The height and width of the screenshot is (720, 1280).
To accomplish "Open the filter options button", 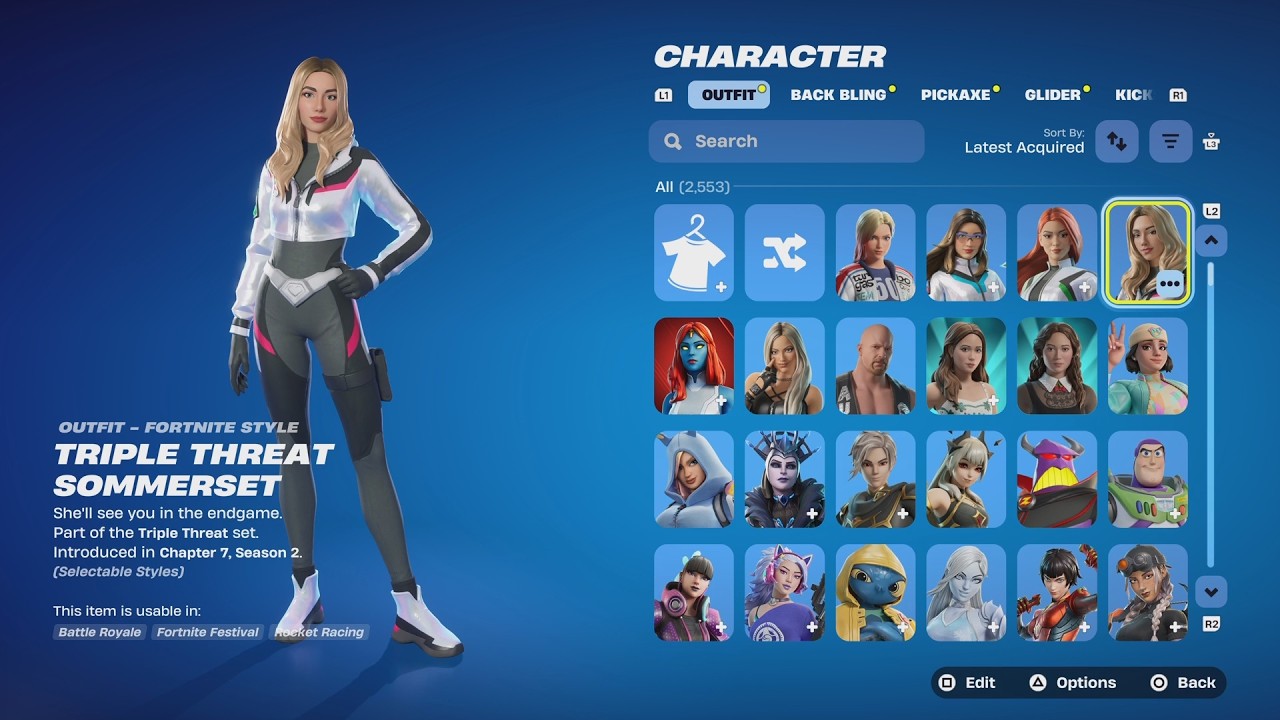I will 1170,141.
